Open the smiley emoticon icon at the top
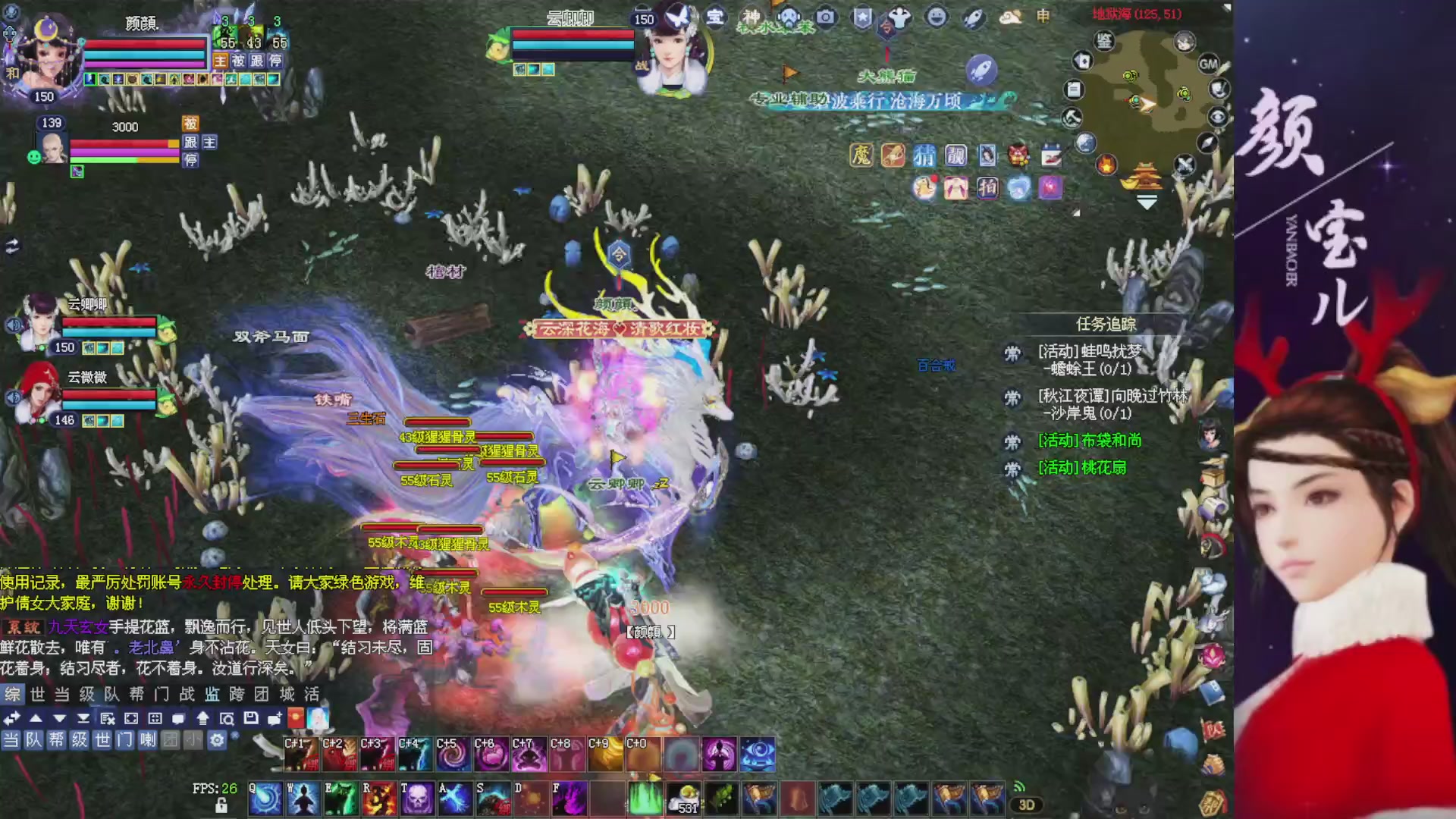 pyautogui.click(x=937, y=19)
